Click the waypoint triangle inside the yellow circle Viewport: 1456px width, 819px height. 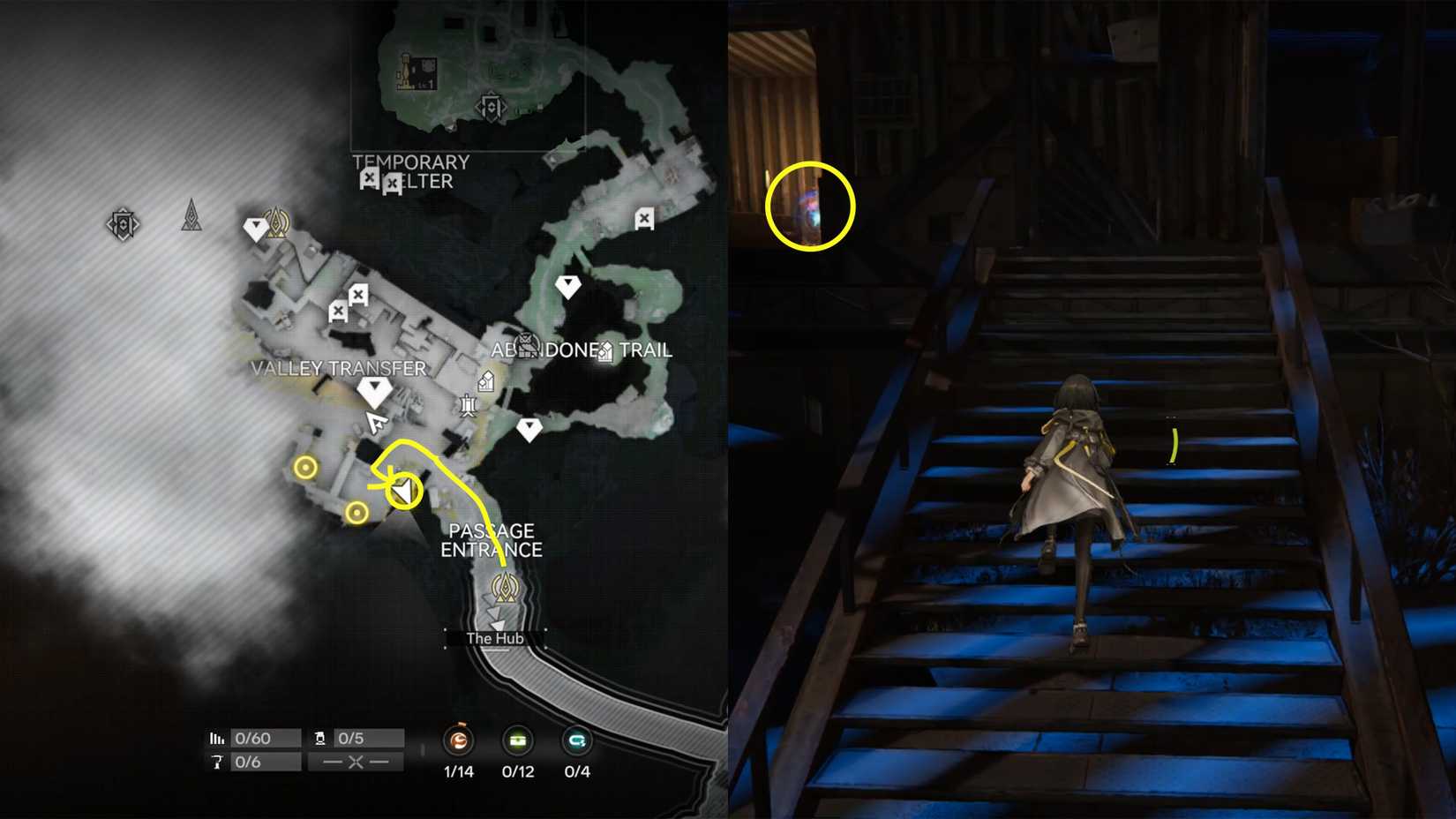(402, 491)
